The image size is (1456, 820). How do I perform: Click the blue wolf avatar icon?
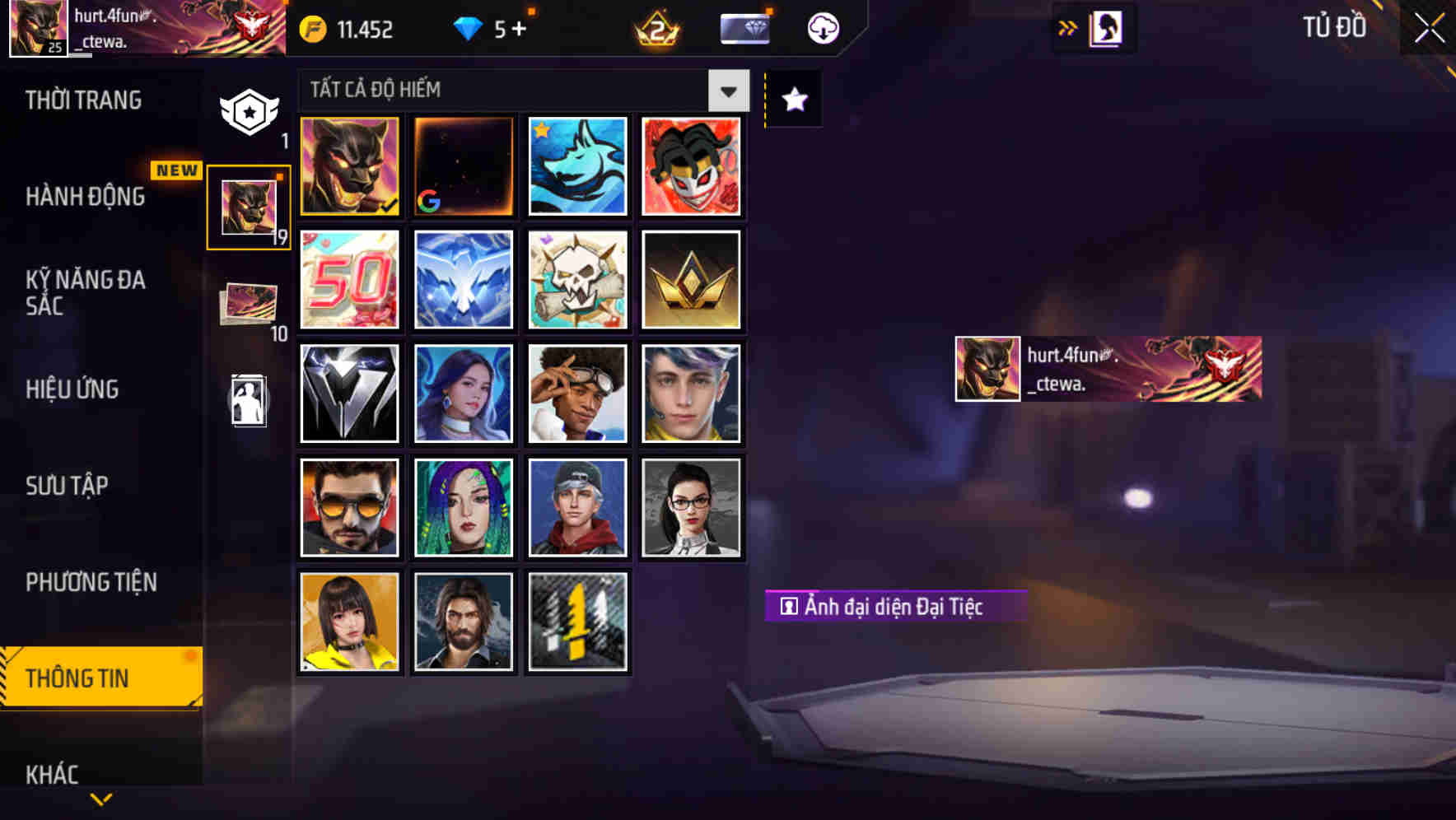576,166
